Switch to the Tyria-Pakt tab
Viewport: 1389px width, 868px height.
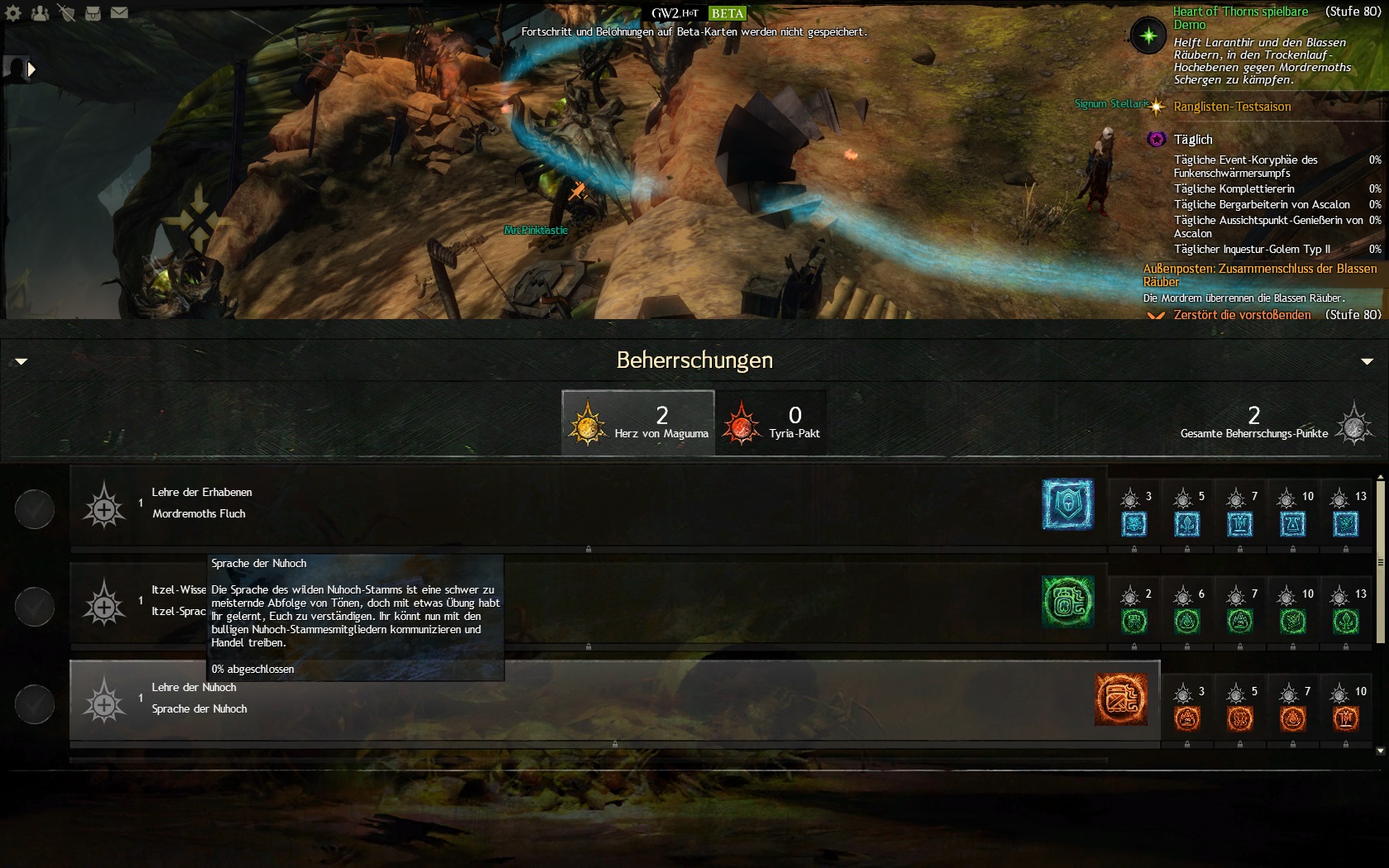(771, 422)
